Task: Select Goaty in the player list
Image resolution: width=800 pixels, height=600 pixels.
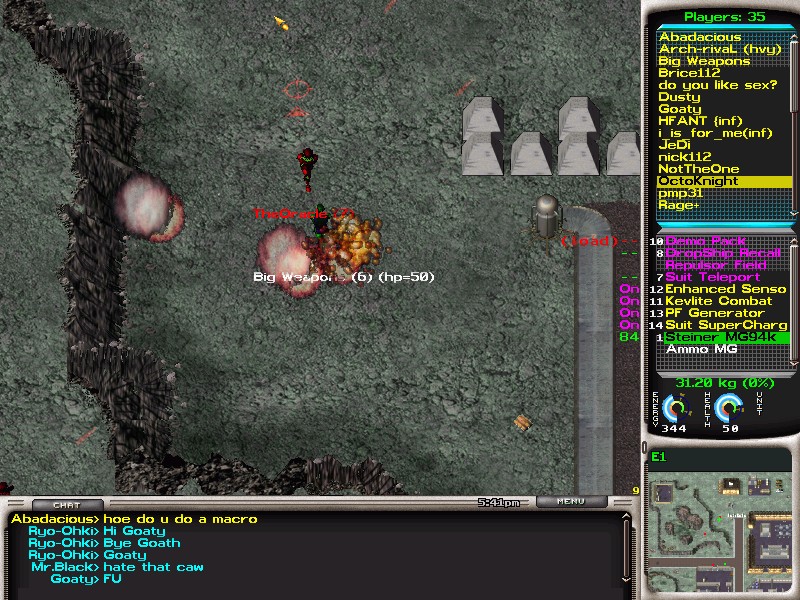Action: coord(680,109)
